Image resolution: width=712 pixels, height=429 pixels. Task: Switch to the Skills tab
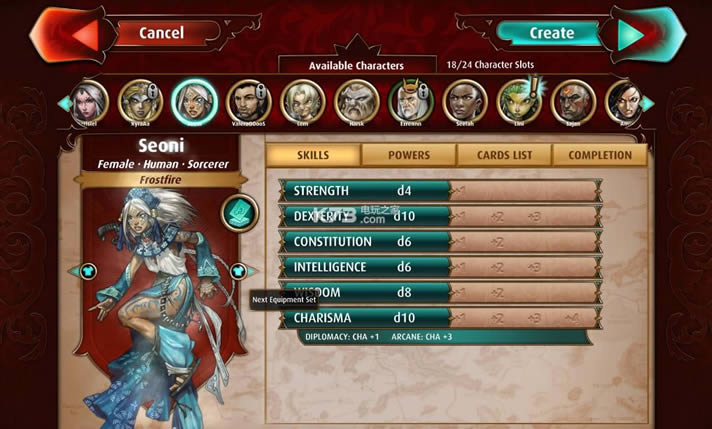point(313,155)
